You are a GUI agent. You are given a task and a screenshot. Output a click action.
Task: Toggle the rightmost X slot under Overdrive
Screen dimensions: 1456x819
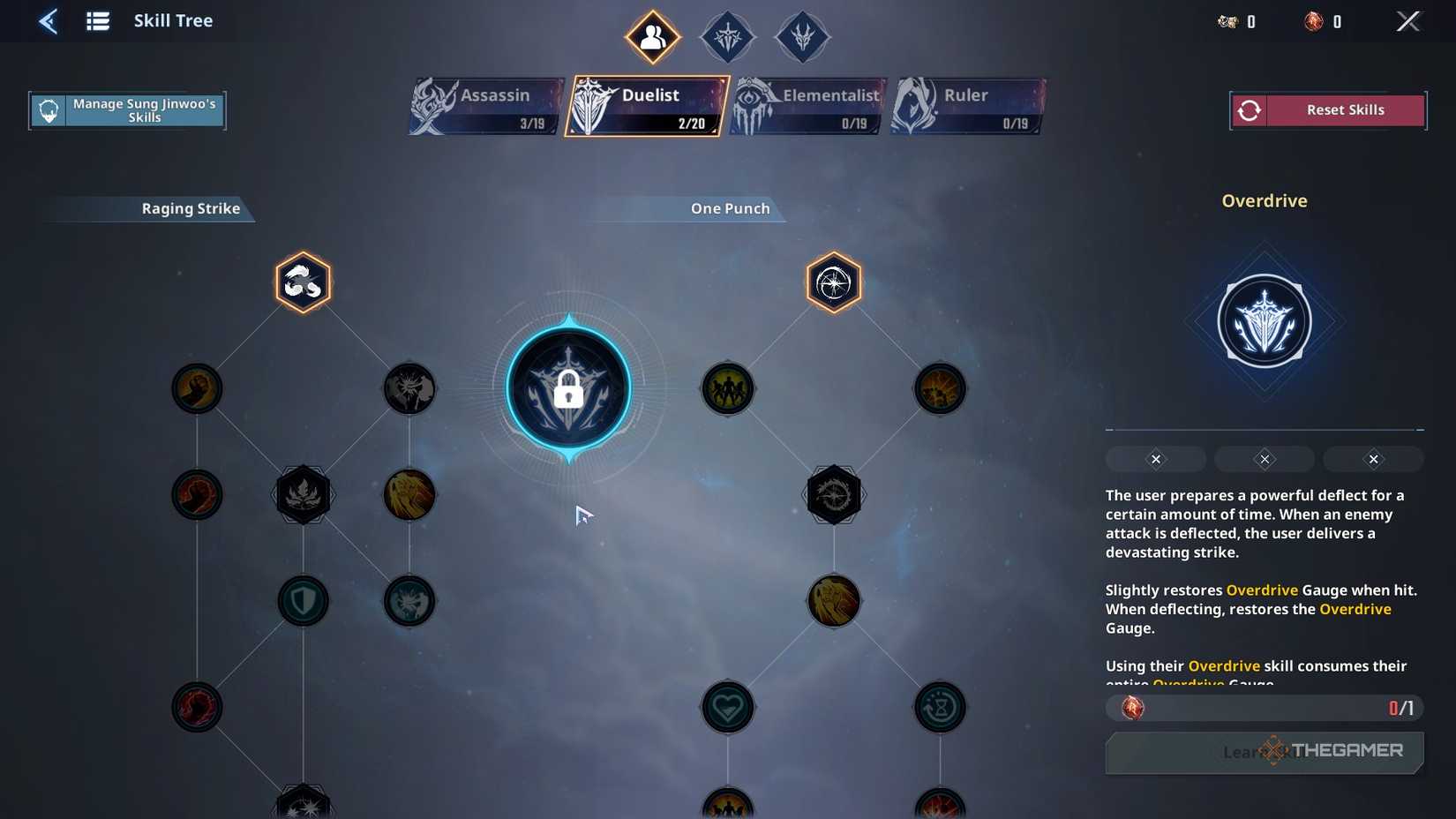coord(1373,458)
